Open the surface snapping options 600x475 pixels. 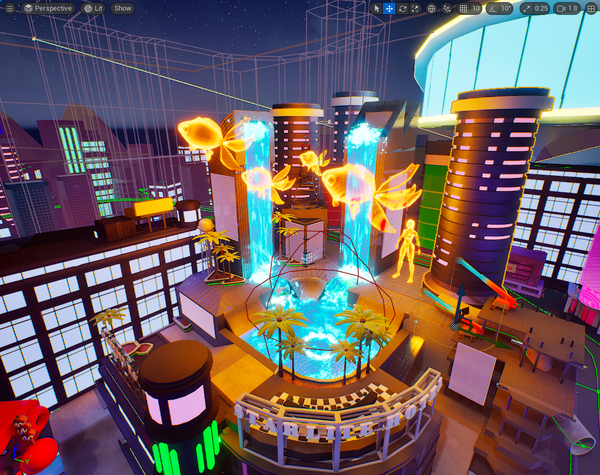tap(448, 8)
